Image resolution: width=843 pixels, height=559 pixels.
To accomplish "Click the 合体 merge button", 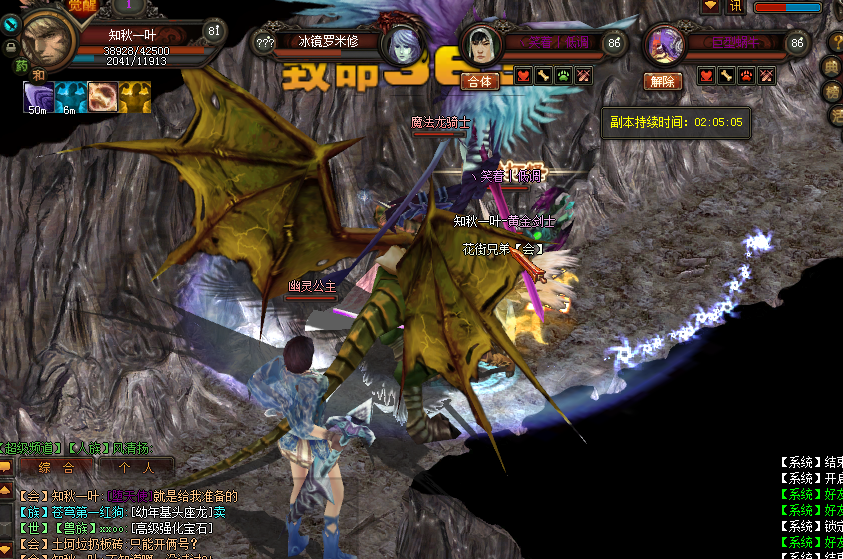I will 480,81.
